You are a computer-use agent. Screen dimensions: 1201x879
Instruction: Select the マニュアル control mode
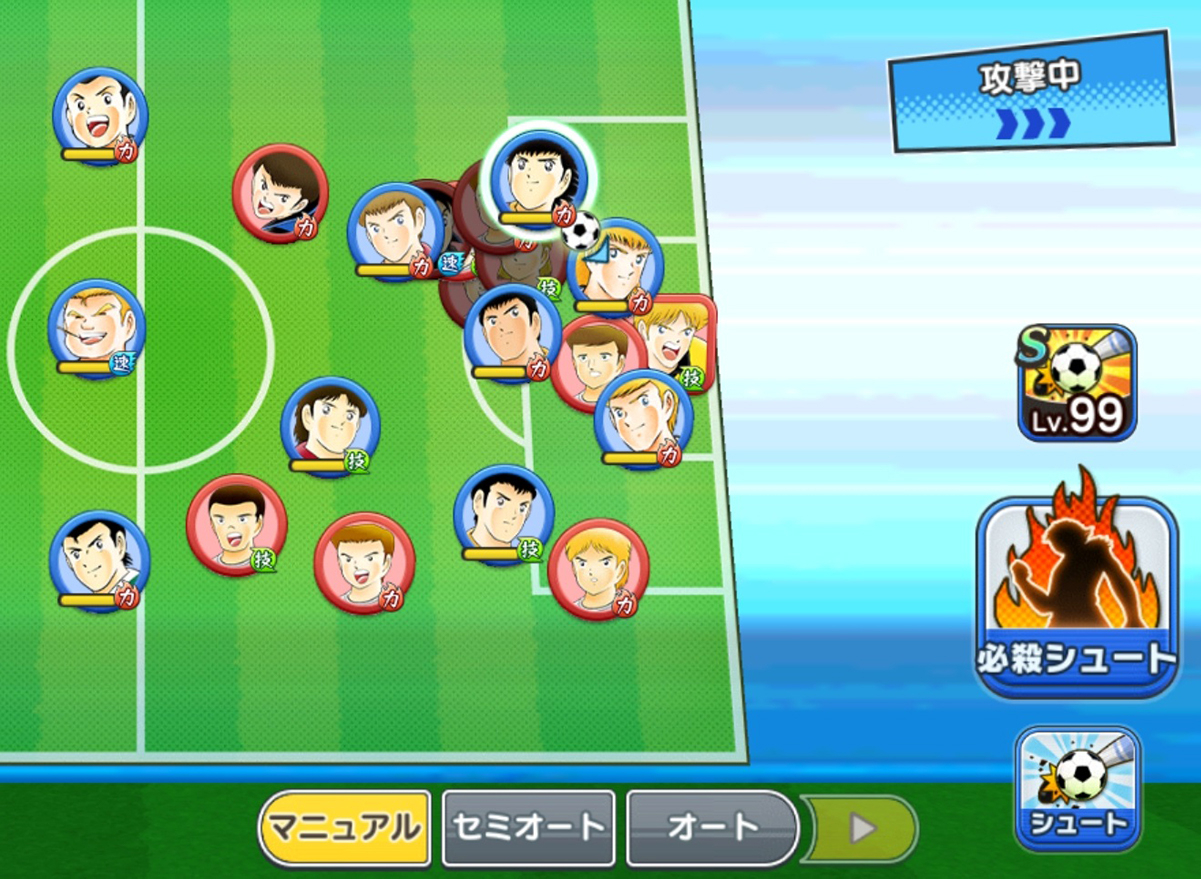(x=345, y=828)
